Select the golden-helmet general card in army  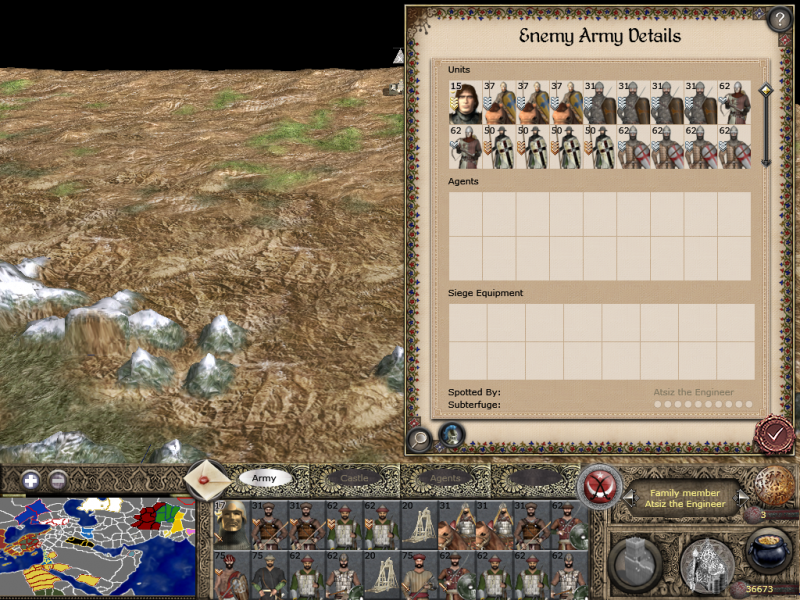[231, 523]
